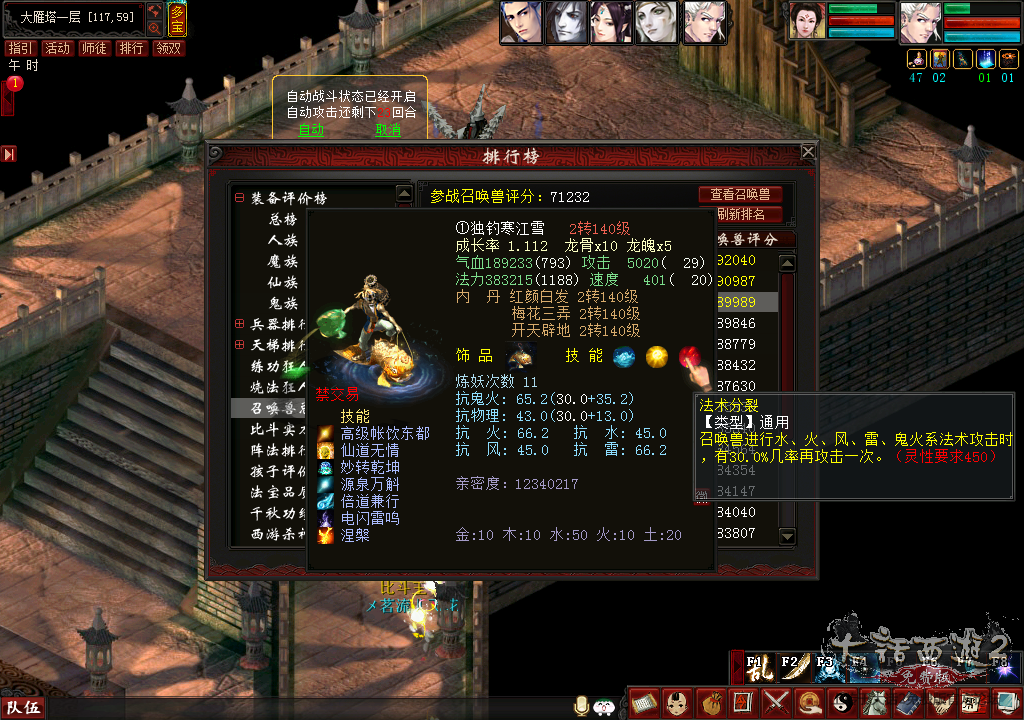
Task: Open the 多宝 shop icon
Action: coord(177,19)
